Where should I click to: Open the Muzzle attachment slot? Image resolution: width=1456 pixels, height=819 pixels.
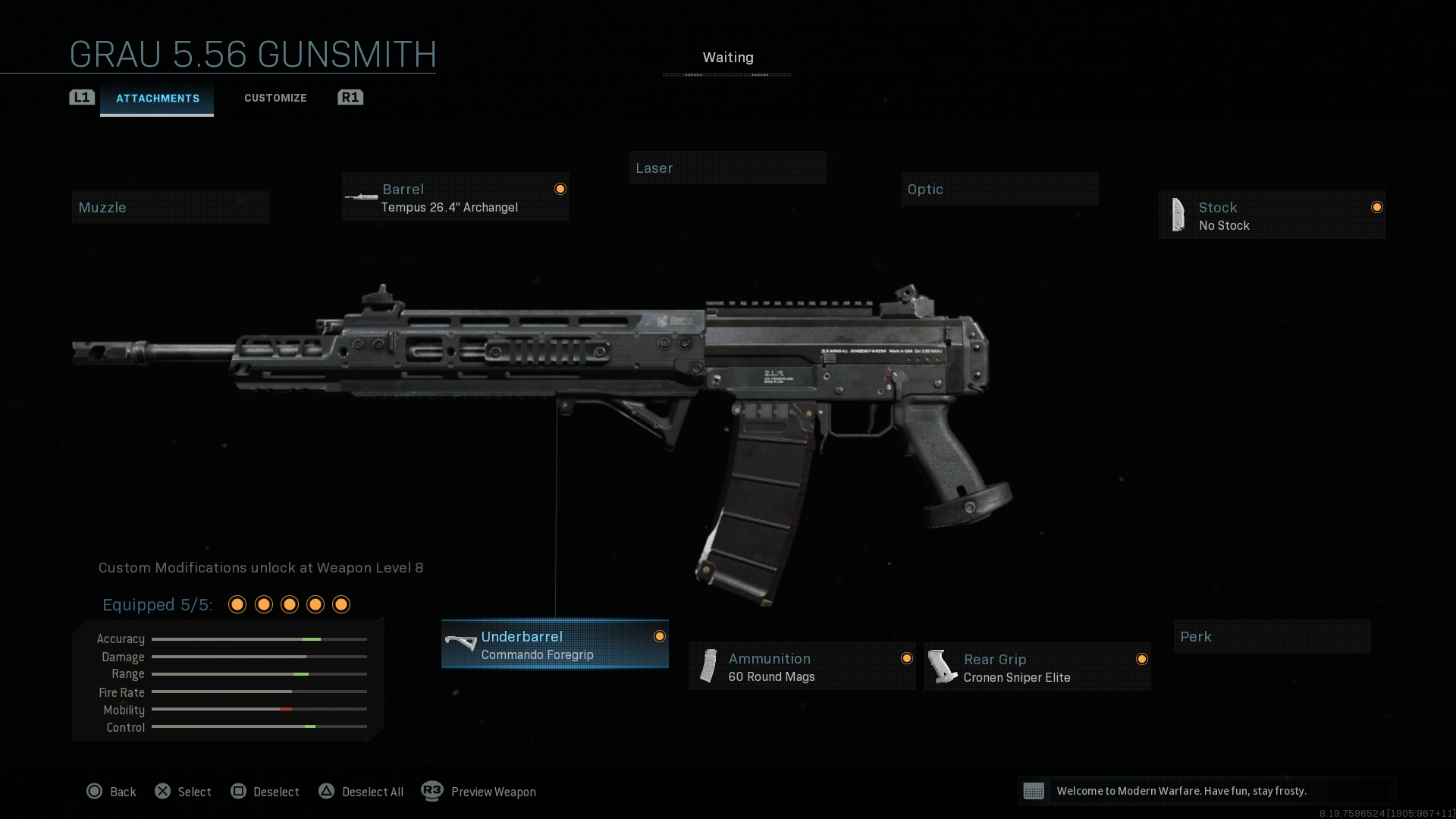pyautogui.click(x=170, y=206)
